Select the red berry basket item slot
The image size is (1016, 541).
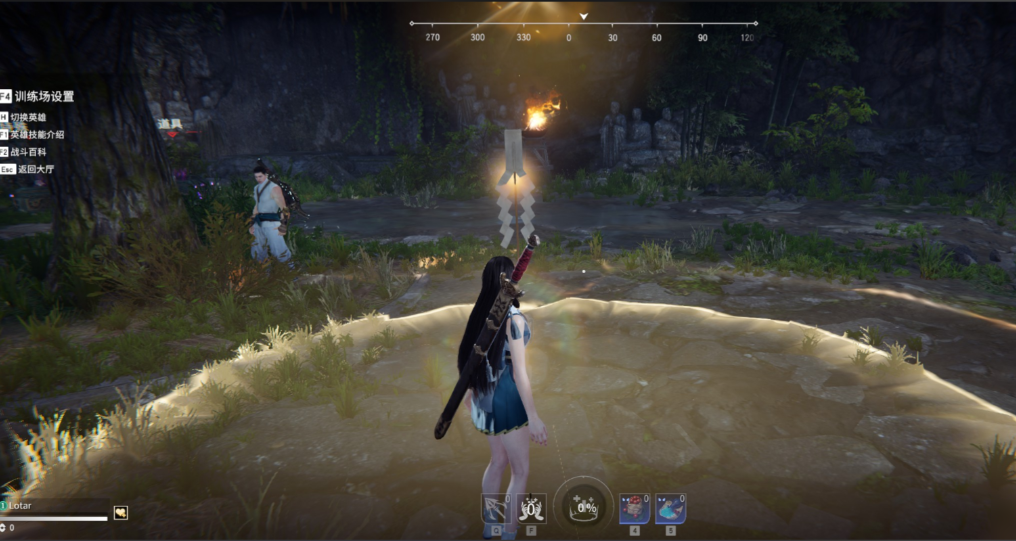coord(634,507)
